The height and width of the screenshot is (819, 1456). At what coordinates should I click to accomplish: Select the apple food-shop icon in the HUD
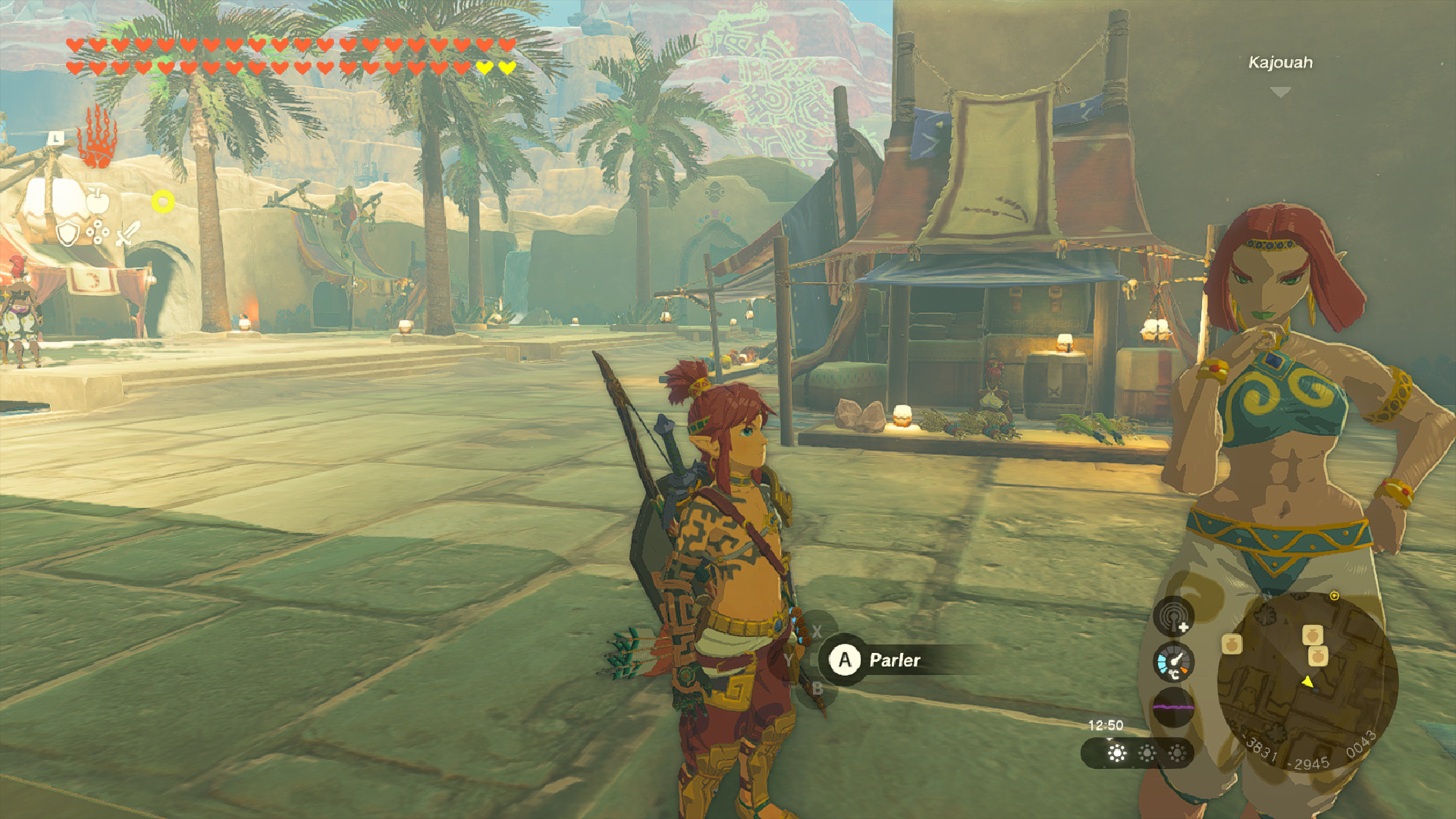click(x=97, y=200)
